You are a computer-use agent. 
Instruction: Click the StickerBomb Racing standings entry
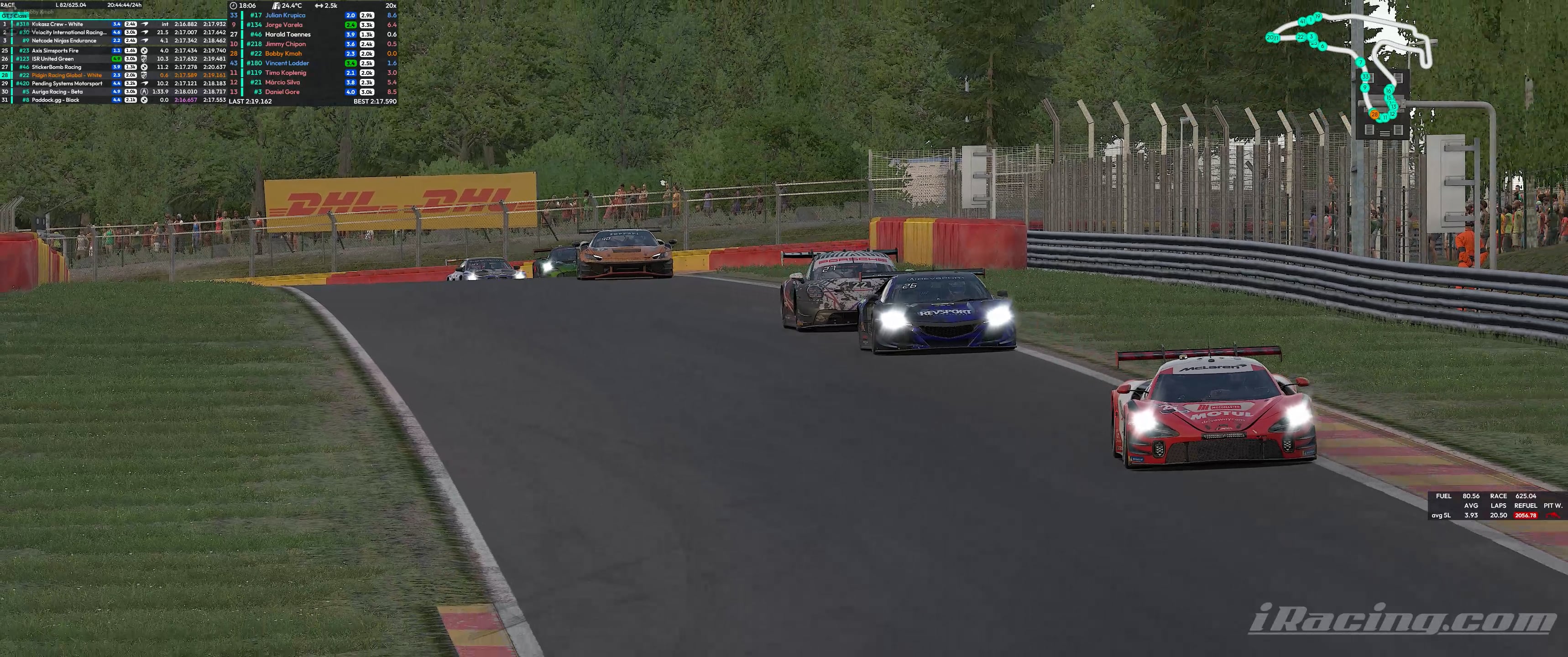tap(56, 67)
